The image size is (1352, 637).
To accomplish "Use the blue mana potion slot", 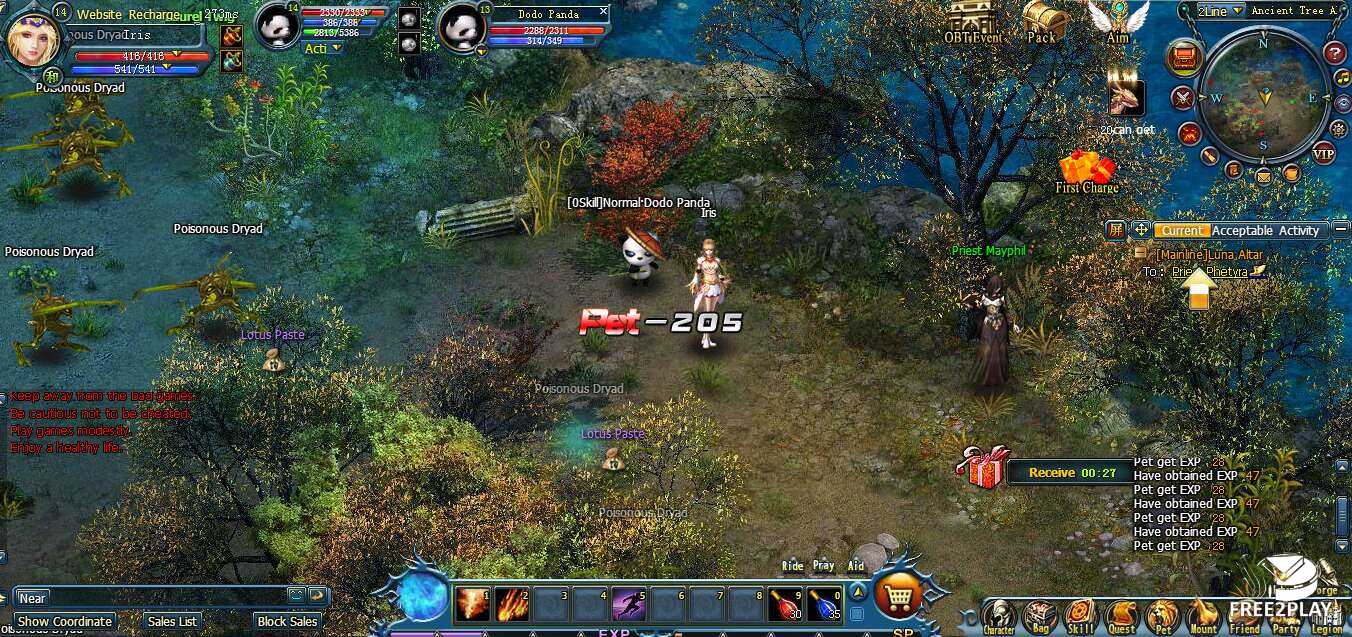I will click(823, 604).
